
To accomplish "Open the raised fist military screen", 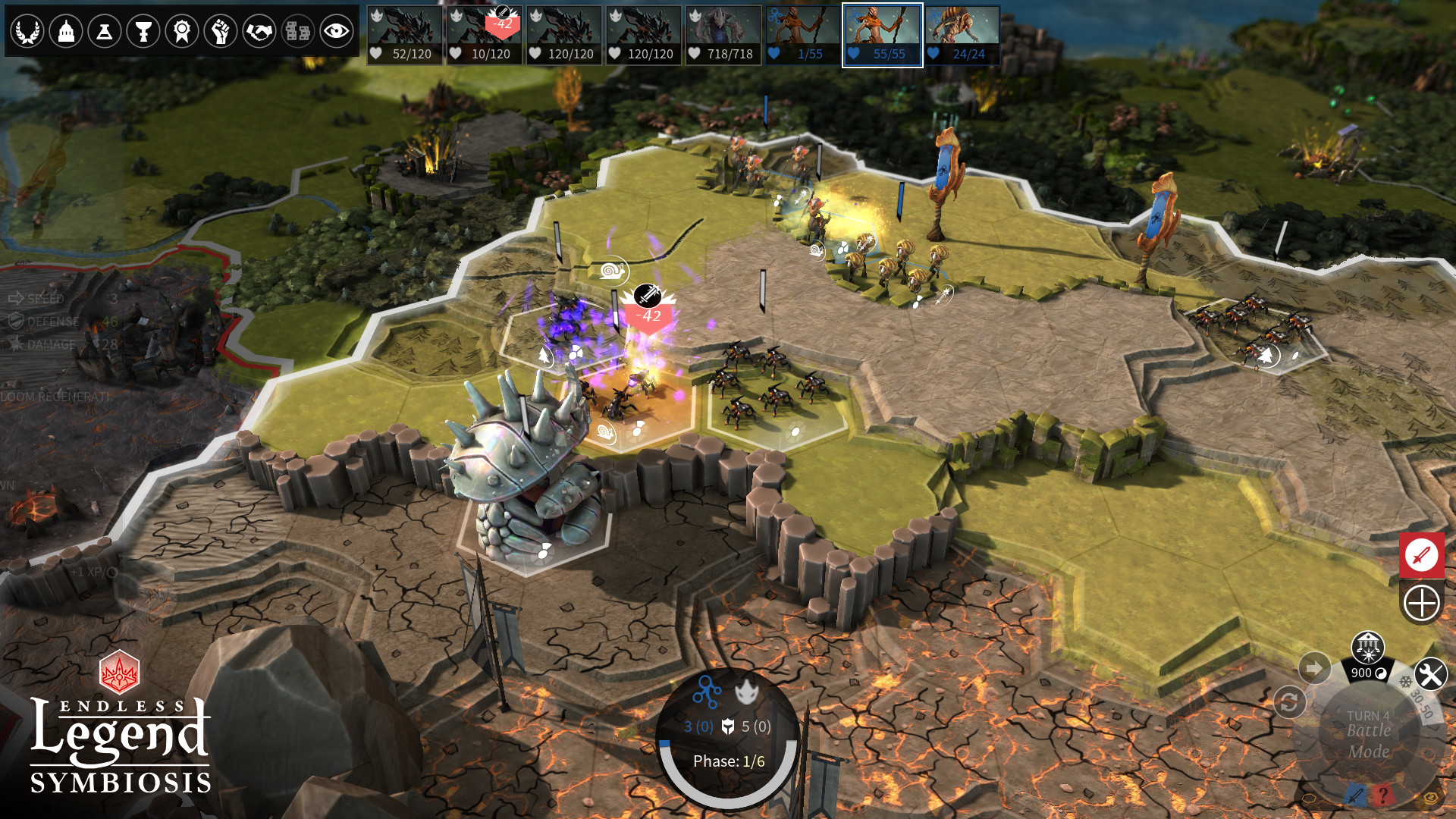I will (x=221, y=32).
